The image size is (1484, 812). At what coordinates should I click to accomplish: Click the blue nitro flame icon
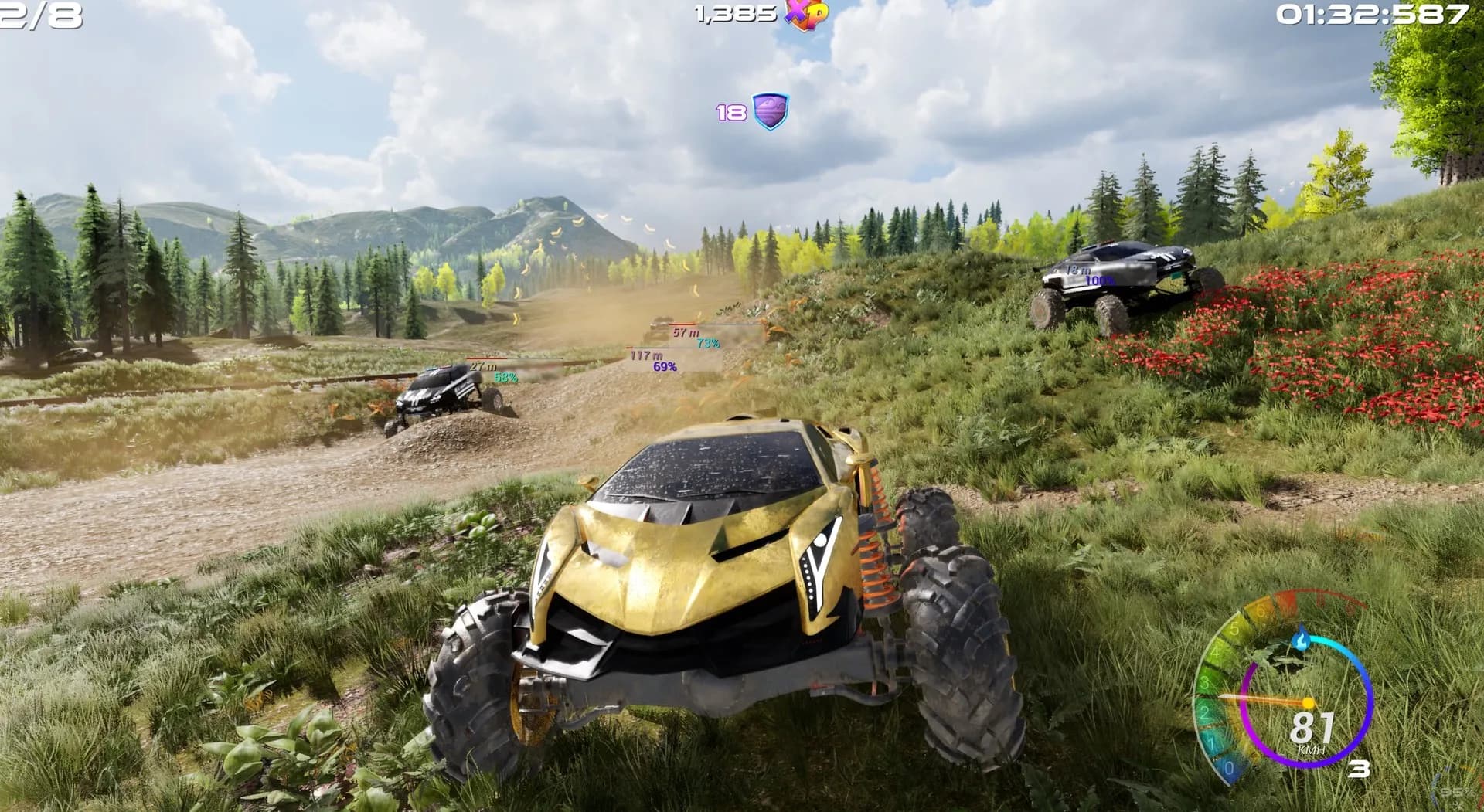(x=1301, y=639)
